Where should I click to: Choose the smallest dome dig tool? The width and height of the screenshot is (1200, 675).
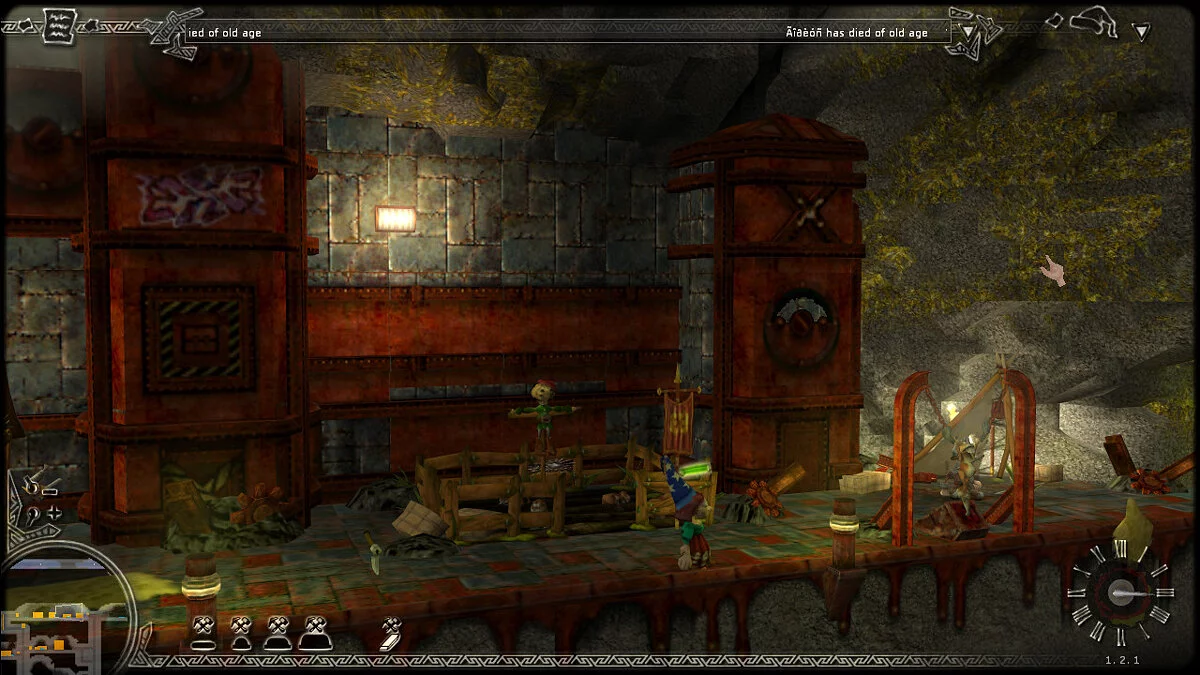(x=240, y=632)
